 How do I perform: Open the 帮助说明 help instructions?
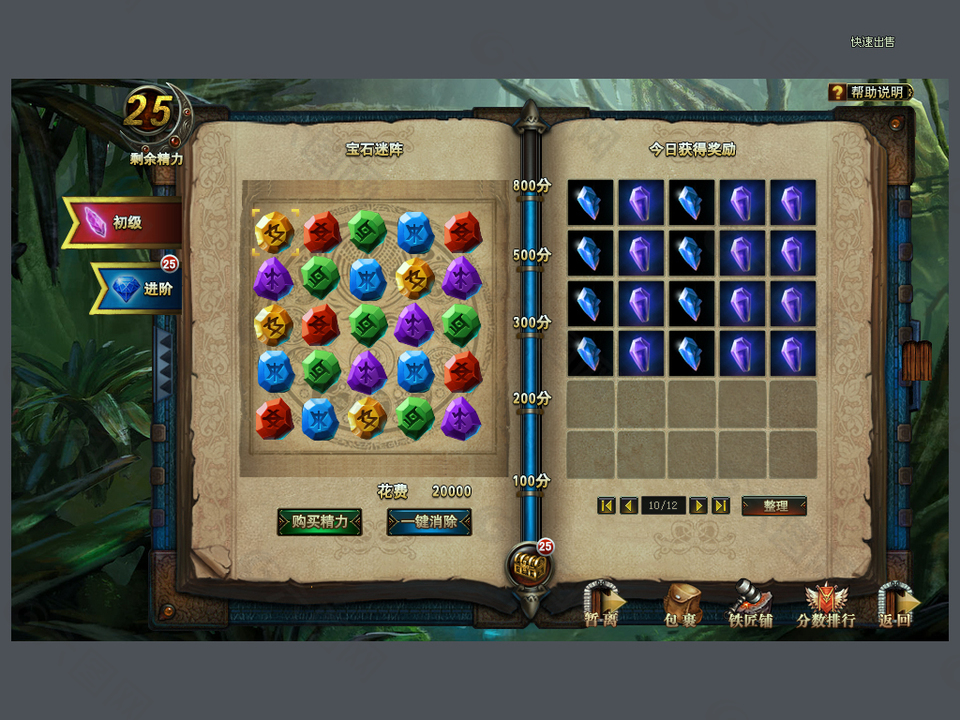pos(871,92)
